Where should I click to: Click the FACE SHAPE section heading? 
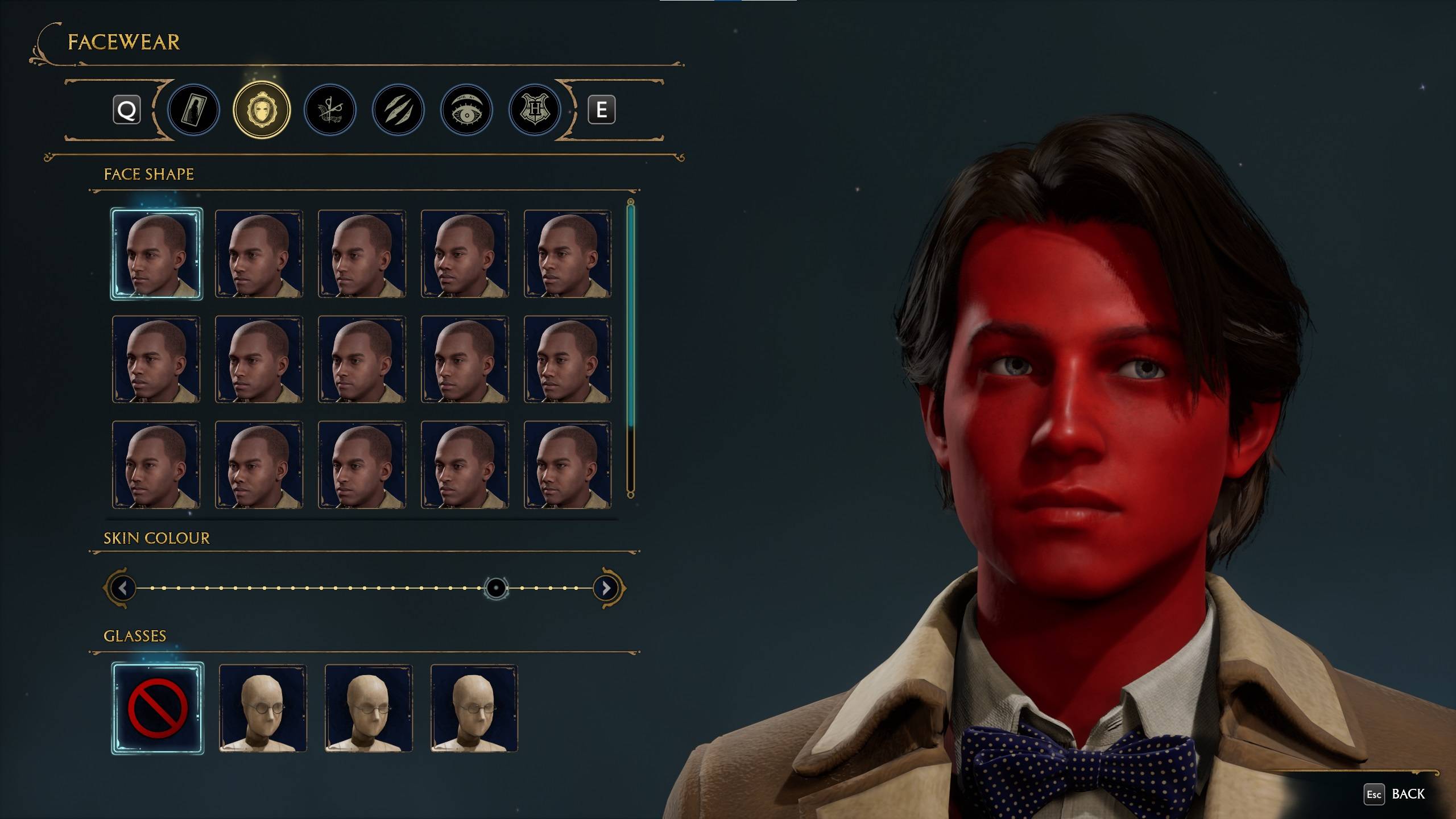click(149, 175)
